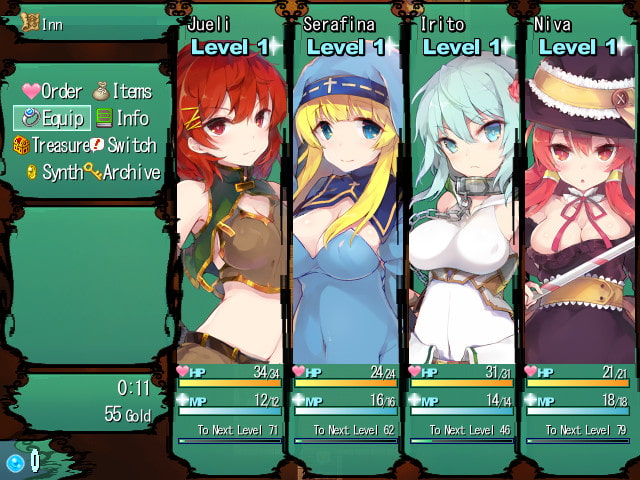Select the Treasure menu option
The height and width of the screenshot is (480, 640).
pyautogui.click(x=51, y=145)
